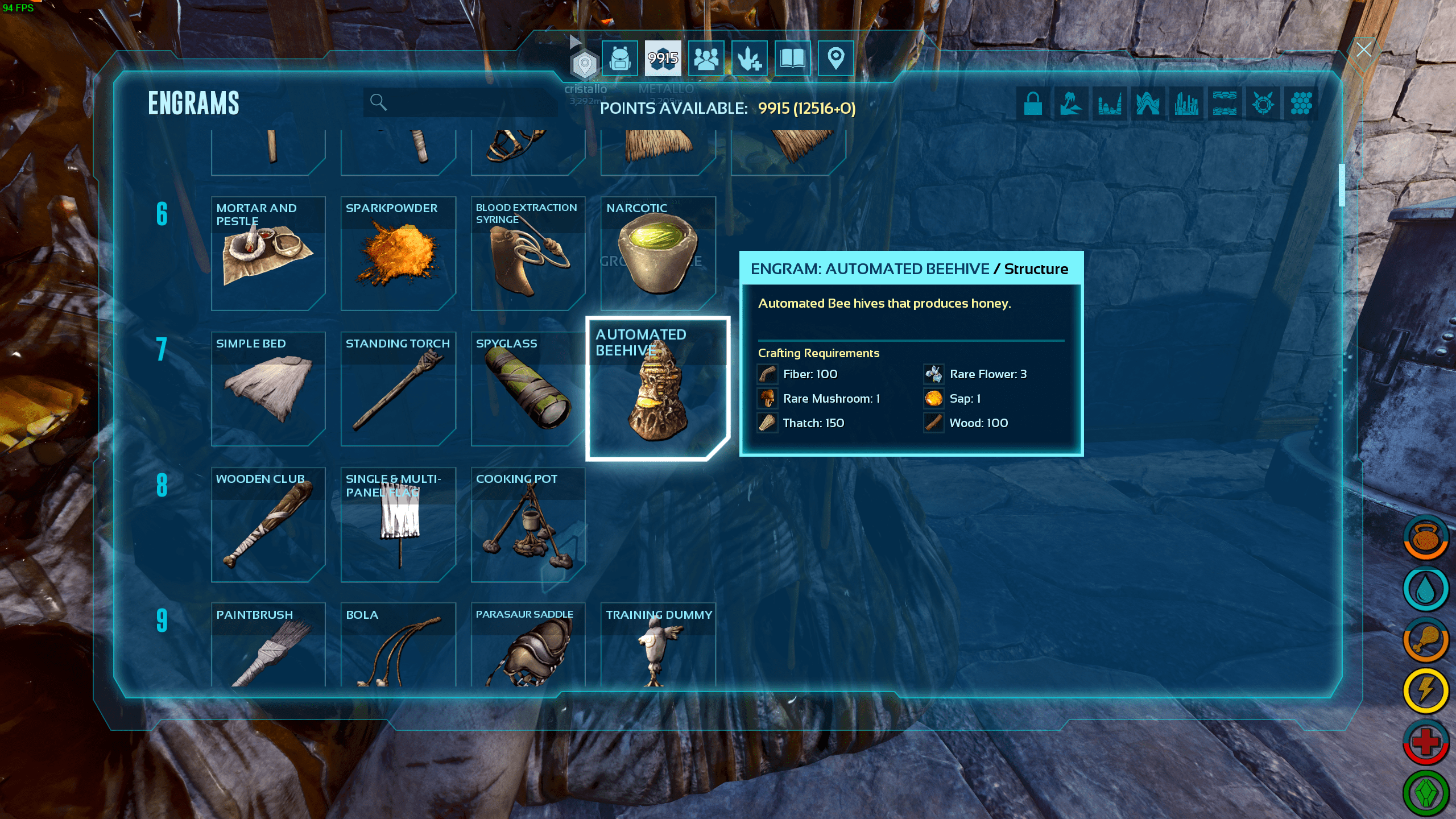This screenshot has height=819, width=1456.
Task: Toggle the palm tree island filter
Action: click(1071, 104)
